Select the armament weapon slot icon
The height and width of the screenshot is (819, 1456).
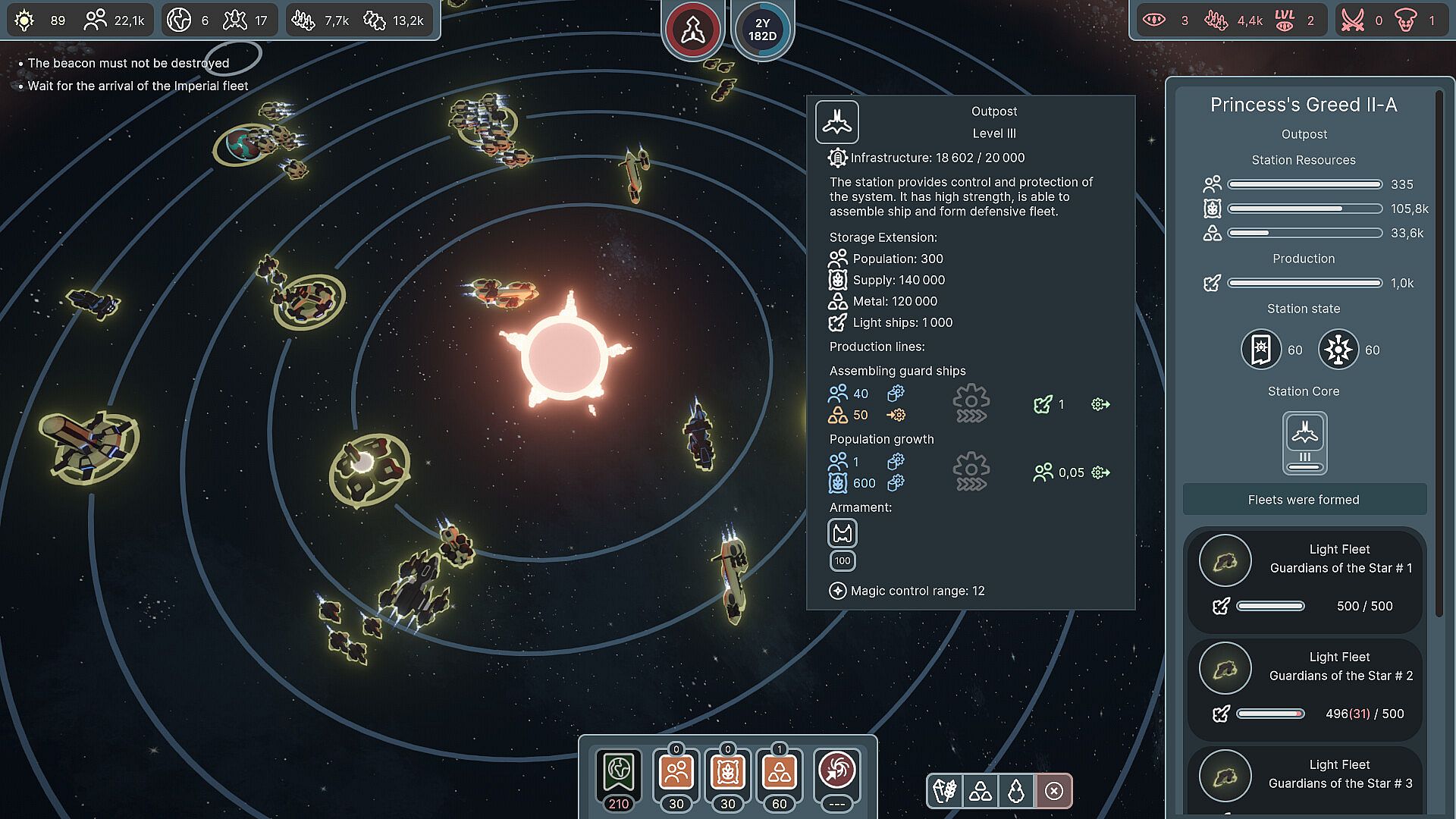pyautogui.click(x=843, y=534)
